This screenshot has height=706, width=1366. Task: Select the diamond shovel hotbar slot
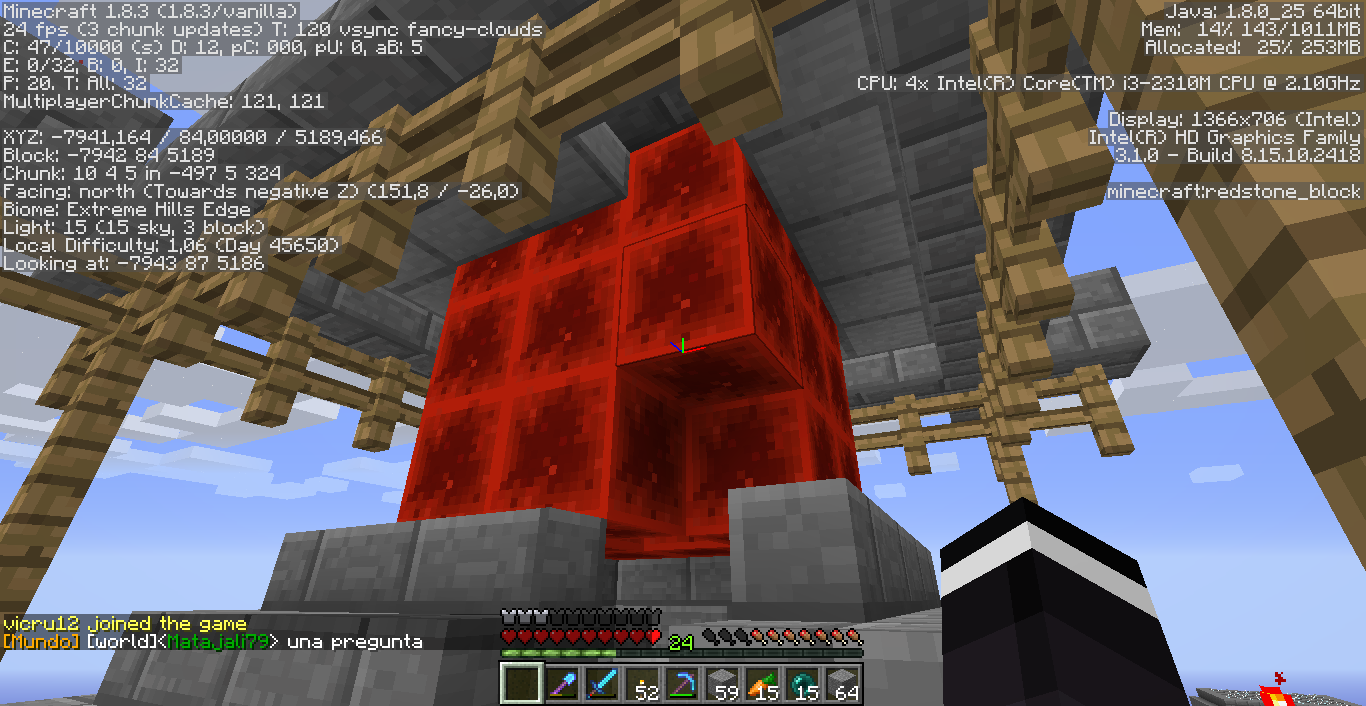coord(561,684)
